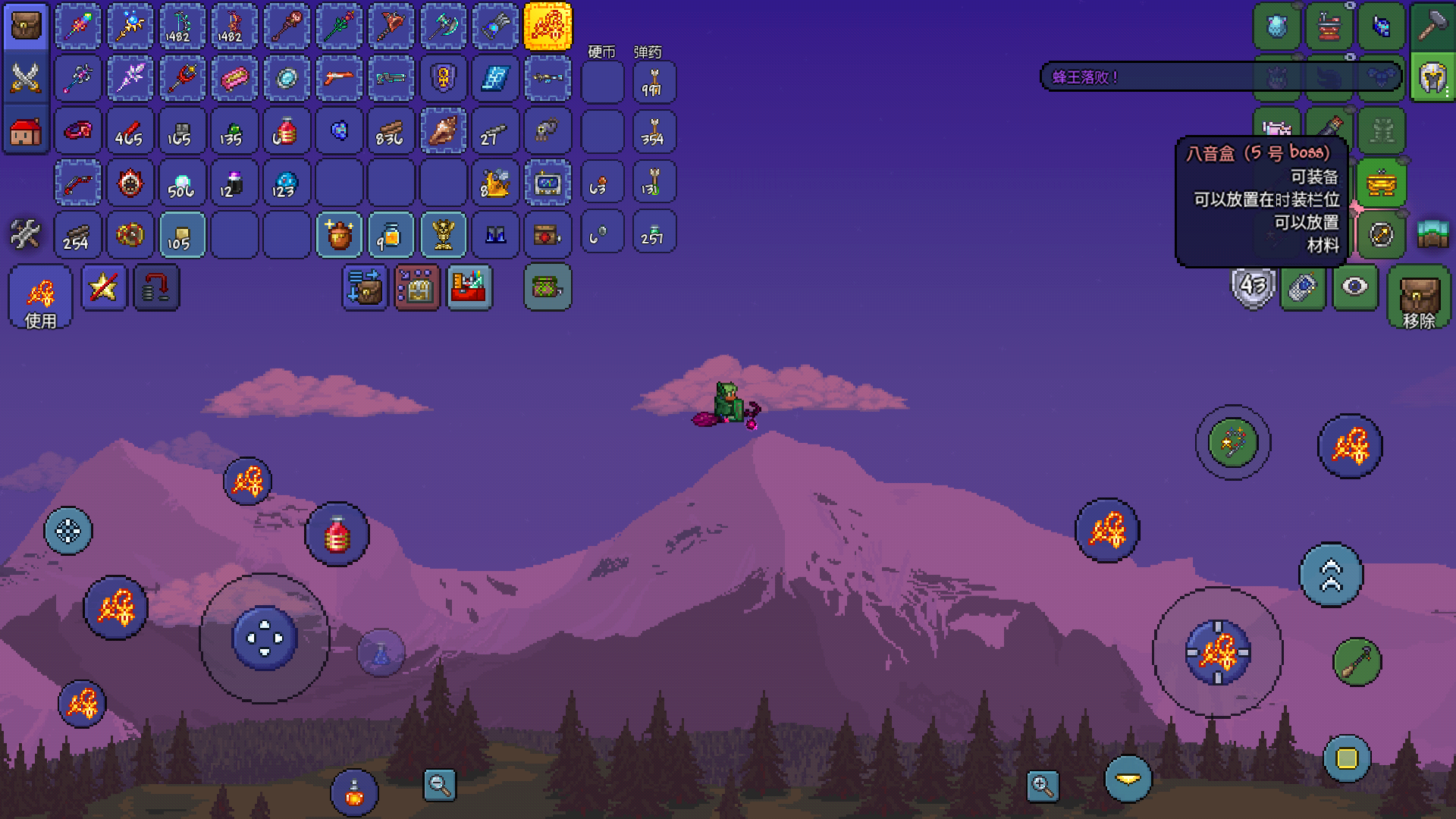Image resolution: width=1456 pixels, height=819 pixels.
Task: Tap the 使用 use-item button
Action: 41,297
